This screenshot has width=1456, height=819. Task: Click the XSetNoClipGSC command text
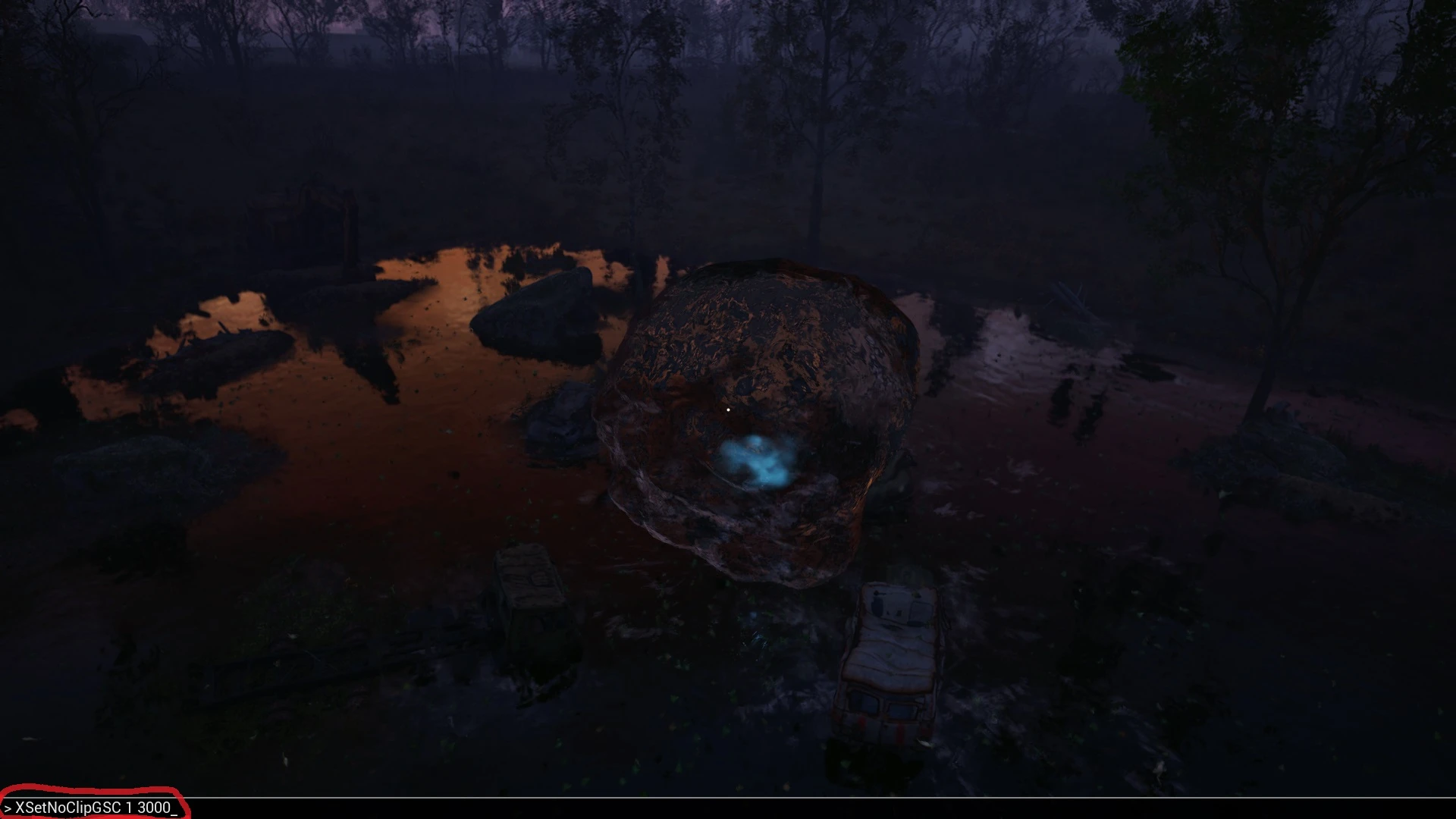(68, 808)
